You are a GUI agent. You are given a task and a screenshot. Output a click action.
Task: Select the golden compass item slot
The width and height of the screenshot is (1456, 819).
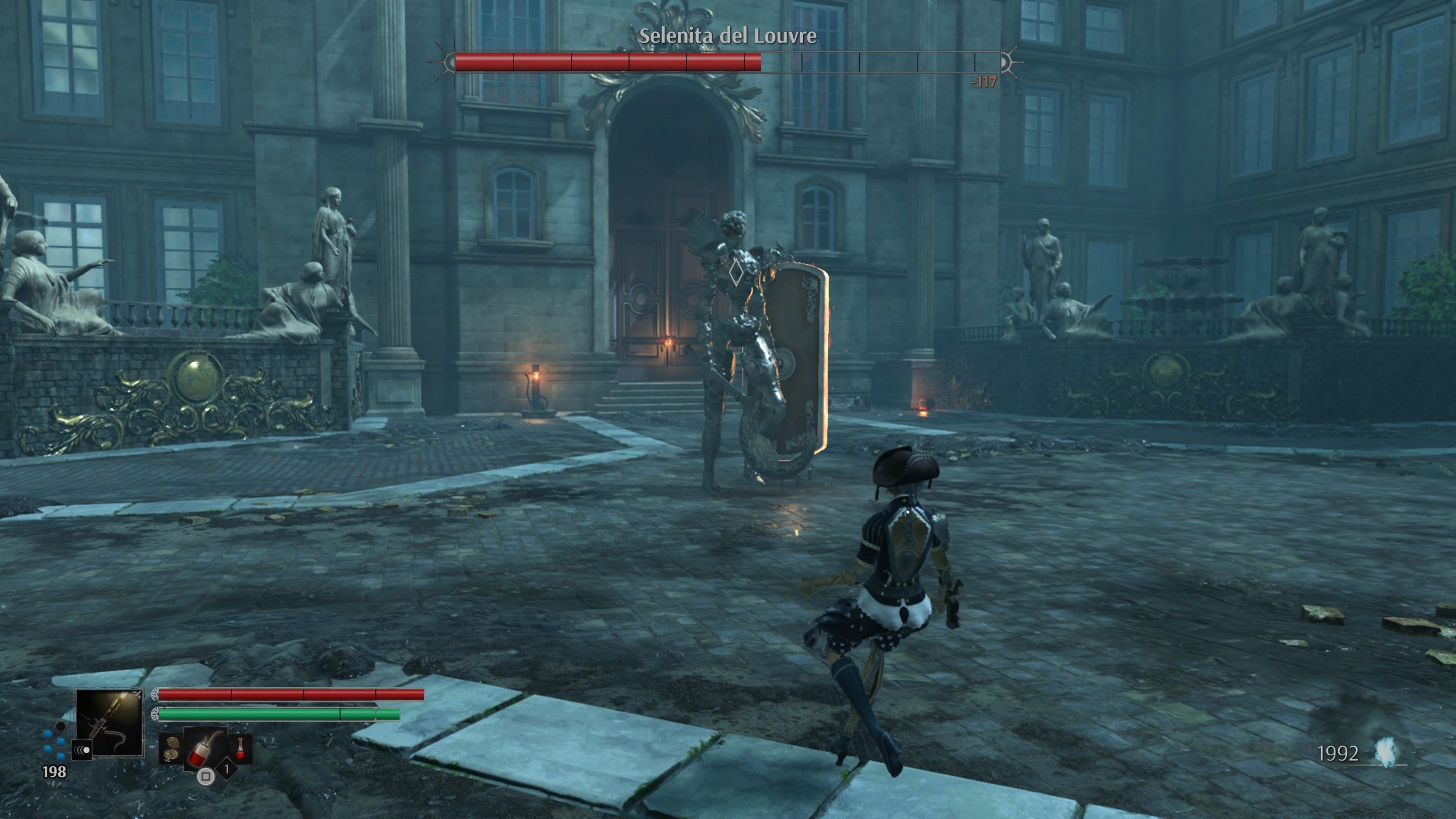point(170,750)
